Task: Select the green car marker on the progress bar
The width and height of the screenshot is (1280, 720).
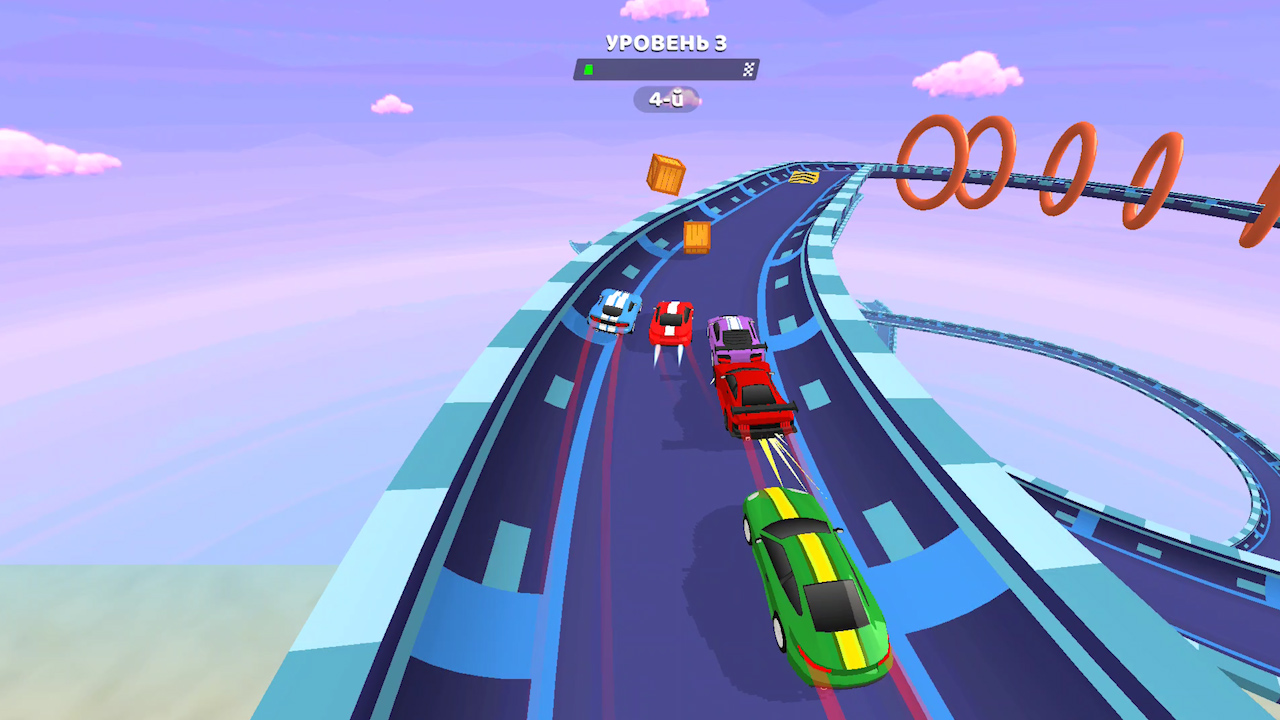Action: 589,69
